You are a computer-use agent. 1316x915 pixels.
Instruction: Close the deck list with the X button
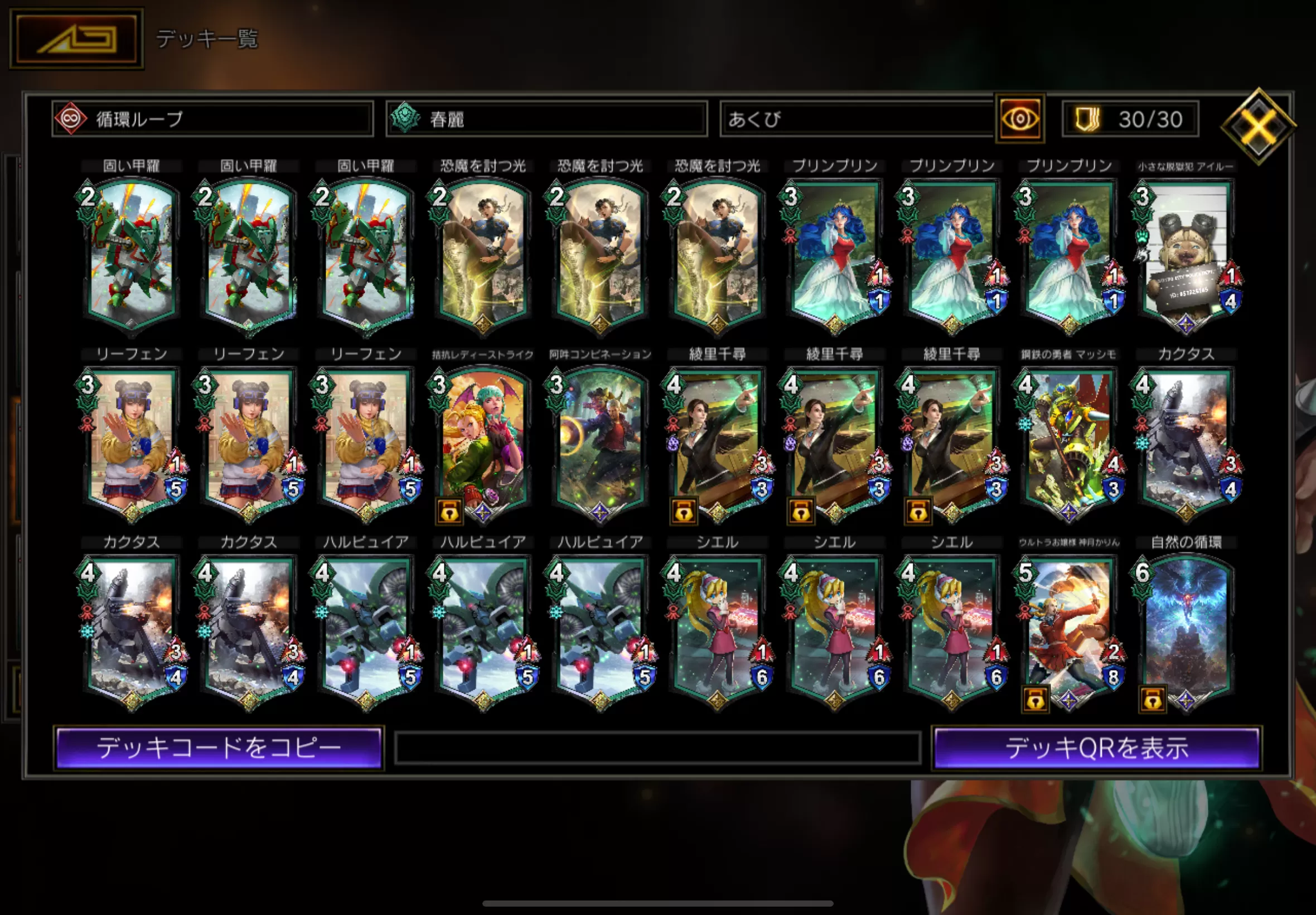coord(1257,126)
